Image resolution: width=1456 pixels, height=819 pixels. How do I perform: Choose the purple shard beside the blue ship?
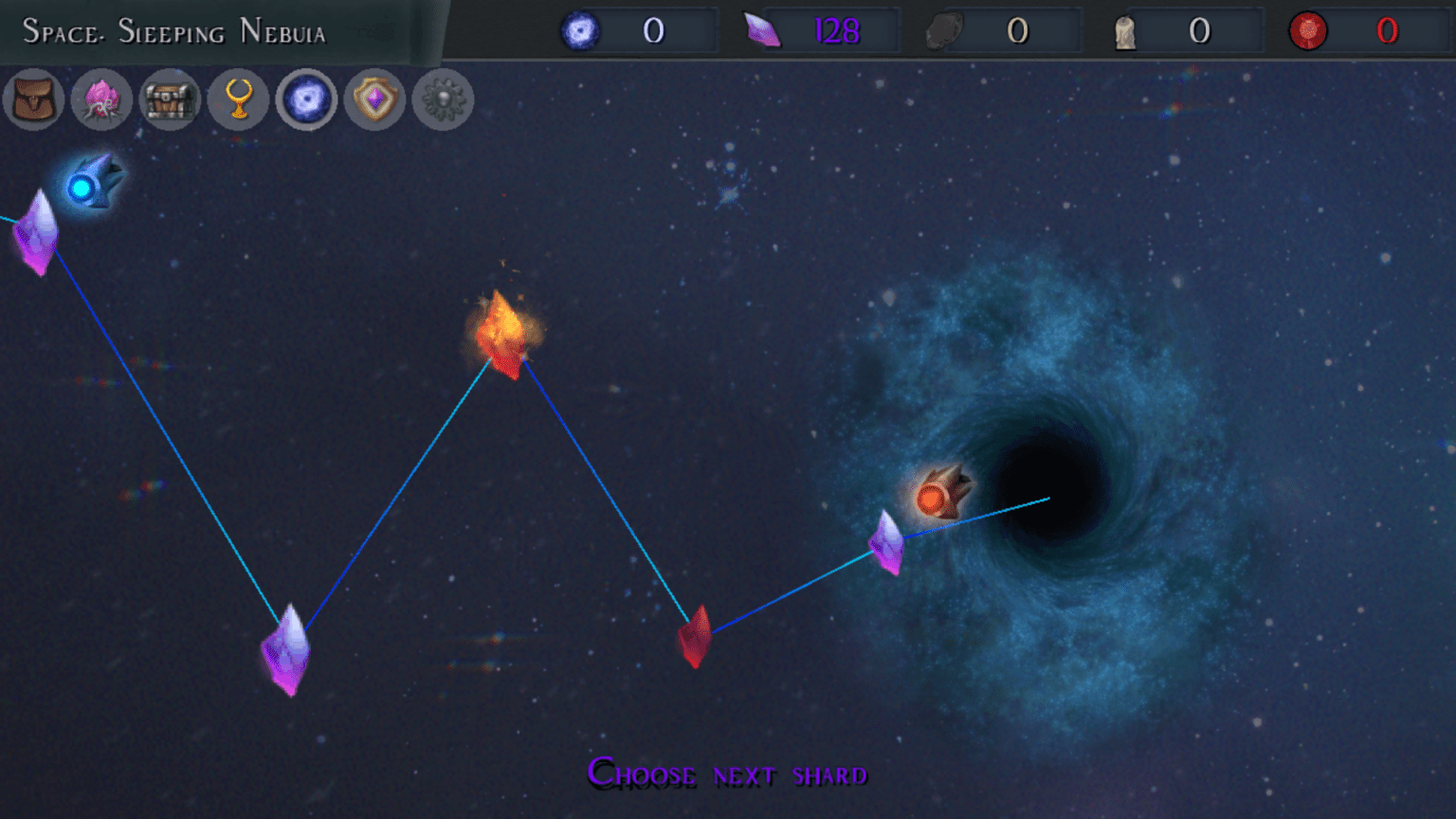tap(37, 233)
